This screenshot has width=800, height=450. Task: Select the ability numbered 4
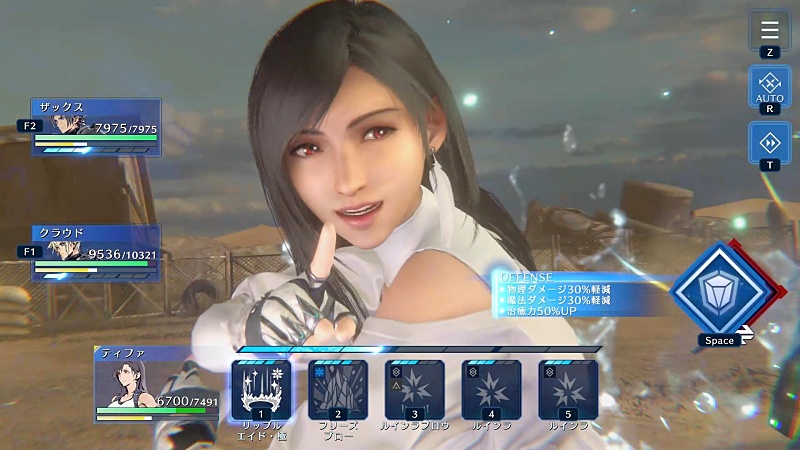pyautogui.click(x=492, y=389)
